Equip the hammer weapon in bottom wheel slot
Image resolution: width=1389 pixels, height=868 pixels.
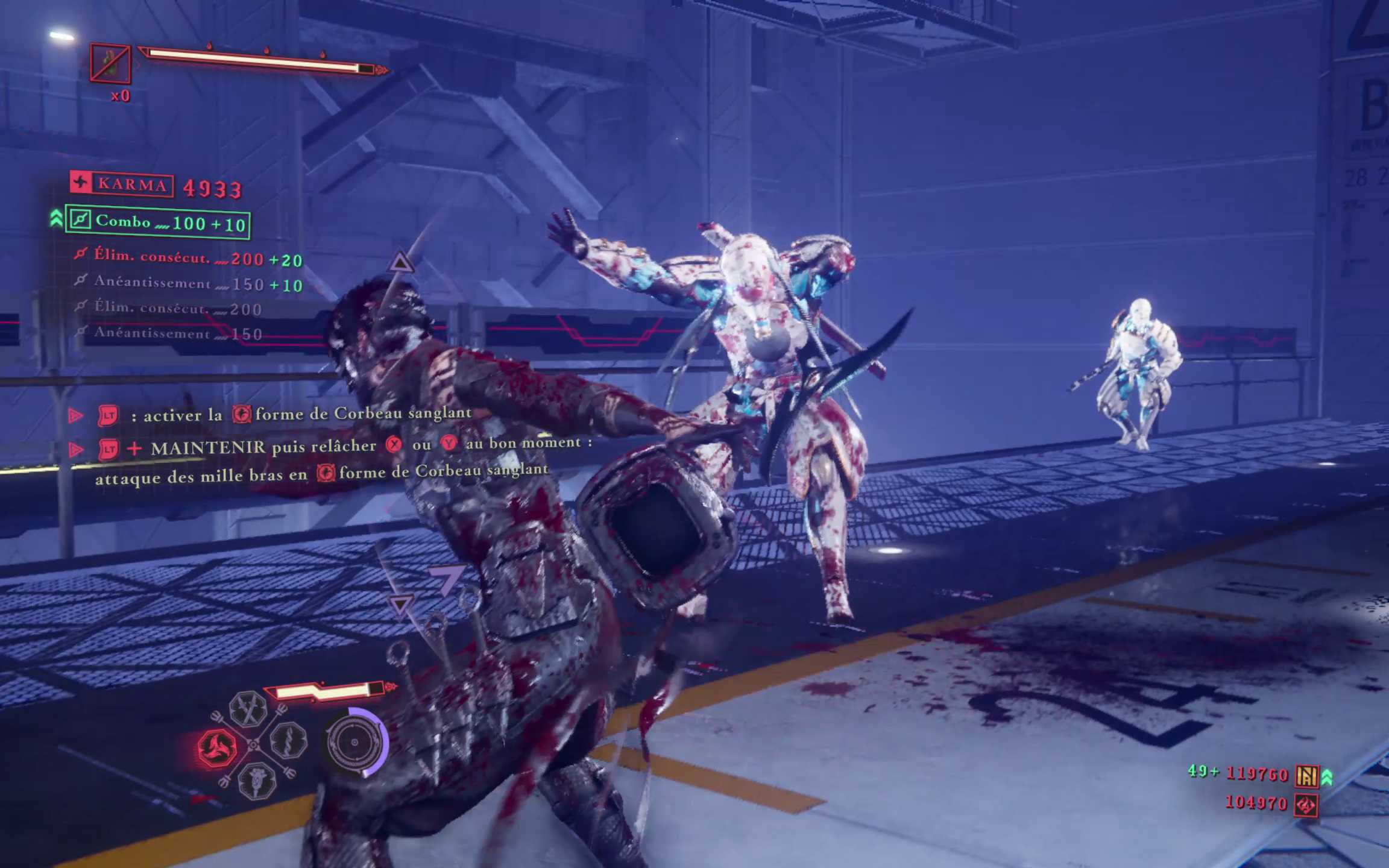[257, 781]
